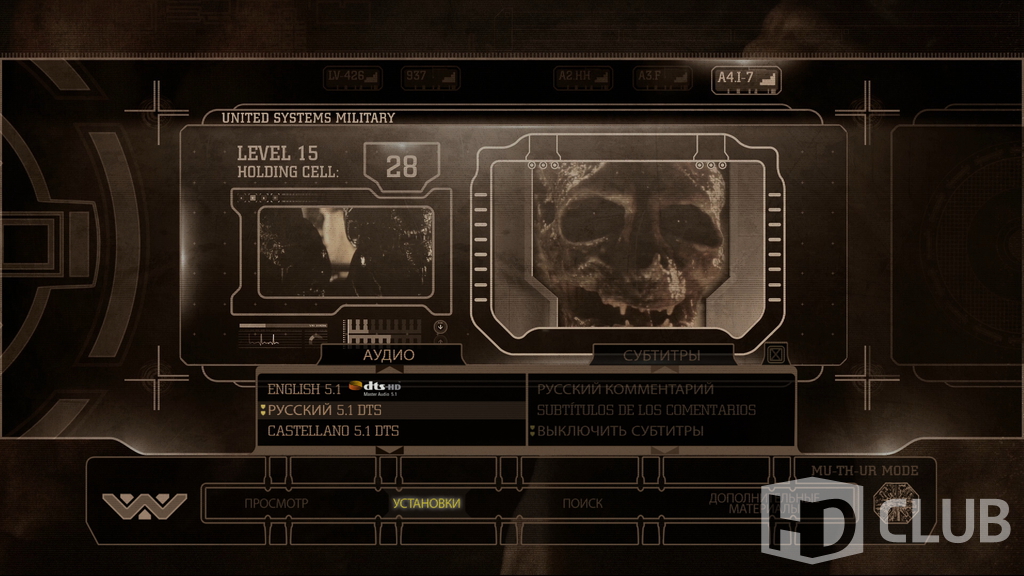This screenshot has width=1024, height=576.
Task: Select the A4.I-7 tab
Action: [745, 78]
